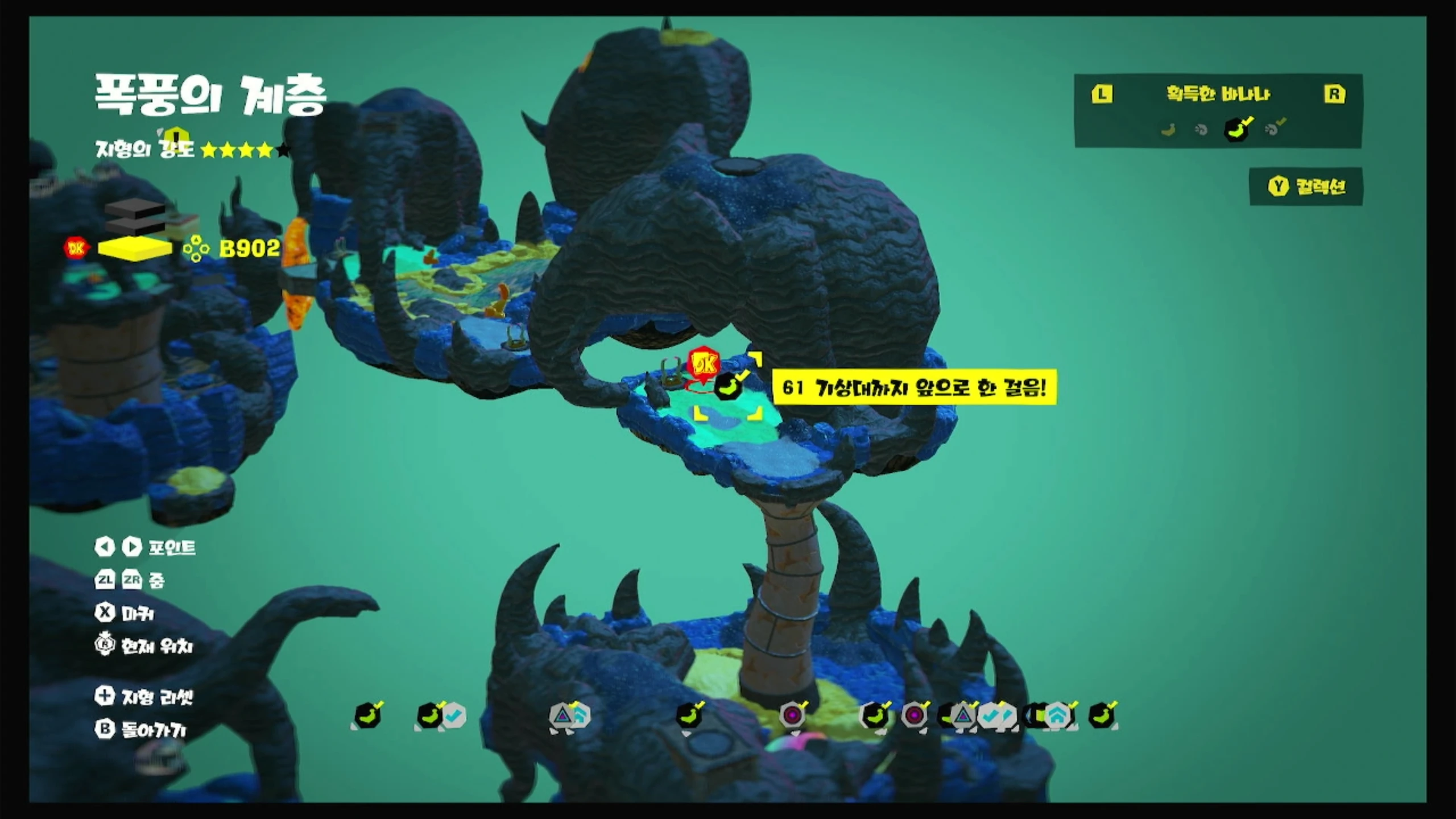
Task: Choose the fossil filter without a checkmark
Action: click(1201, 130)
